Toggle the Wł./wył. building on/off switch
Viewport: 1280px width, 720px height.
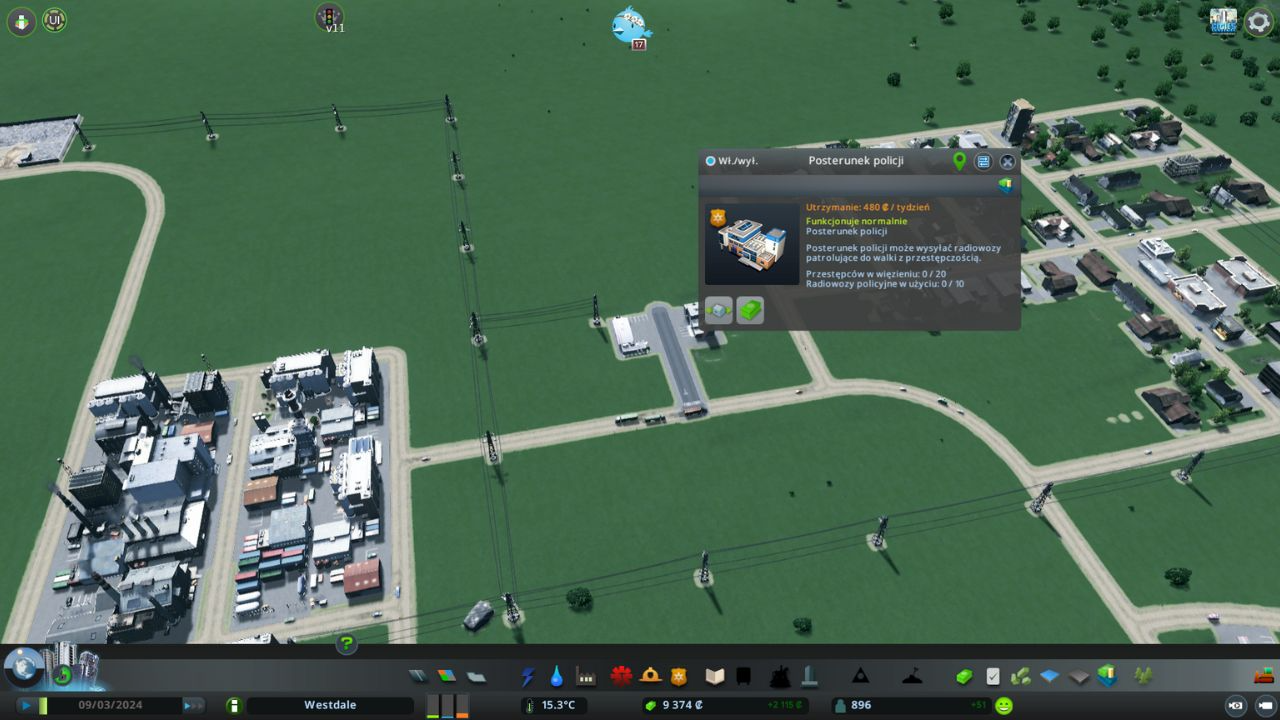(x=711, y=161)
